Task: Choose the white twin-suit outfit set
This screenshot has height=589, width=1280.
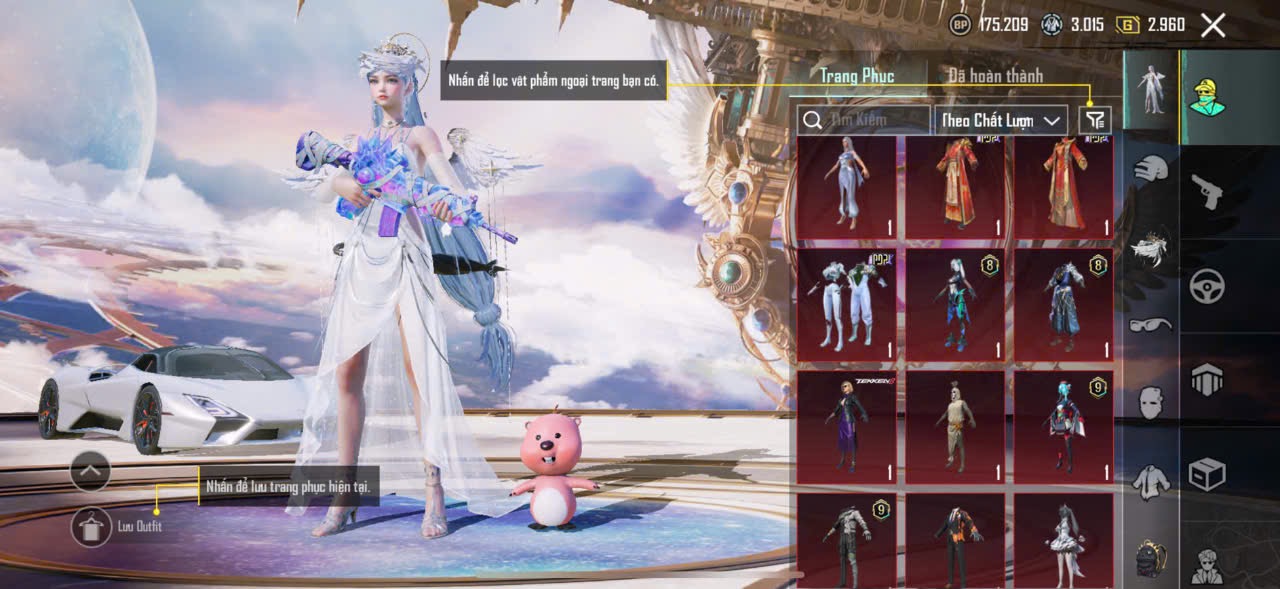Action: tap(847, 304)
